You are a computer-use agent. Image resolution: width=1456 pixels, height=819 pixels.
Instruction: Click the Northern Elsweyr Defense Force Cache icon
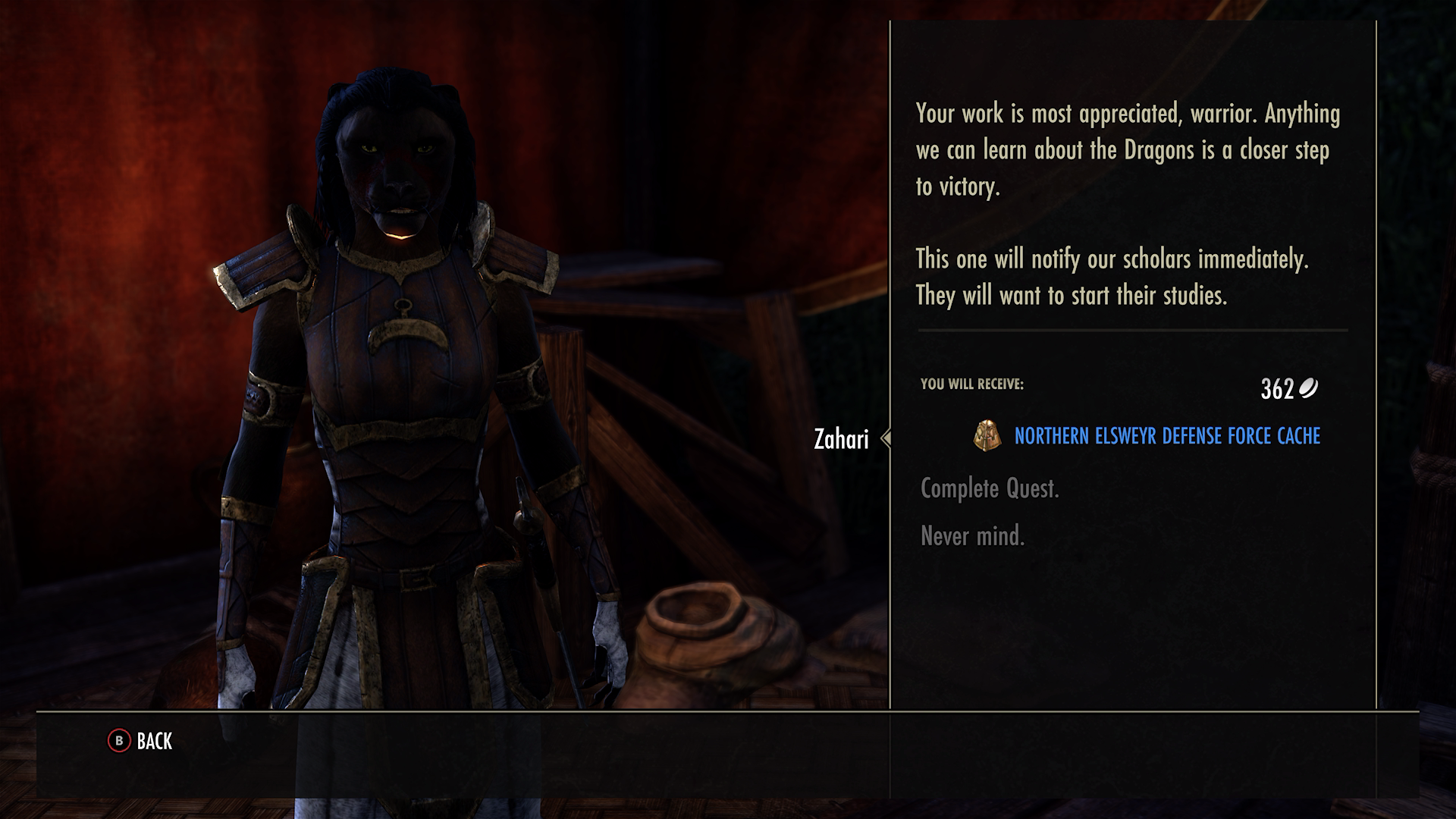(x=986, y=436)
